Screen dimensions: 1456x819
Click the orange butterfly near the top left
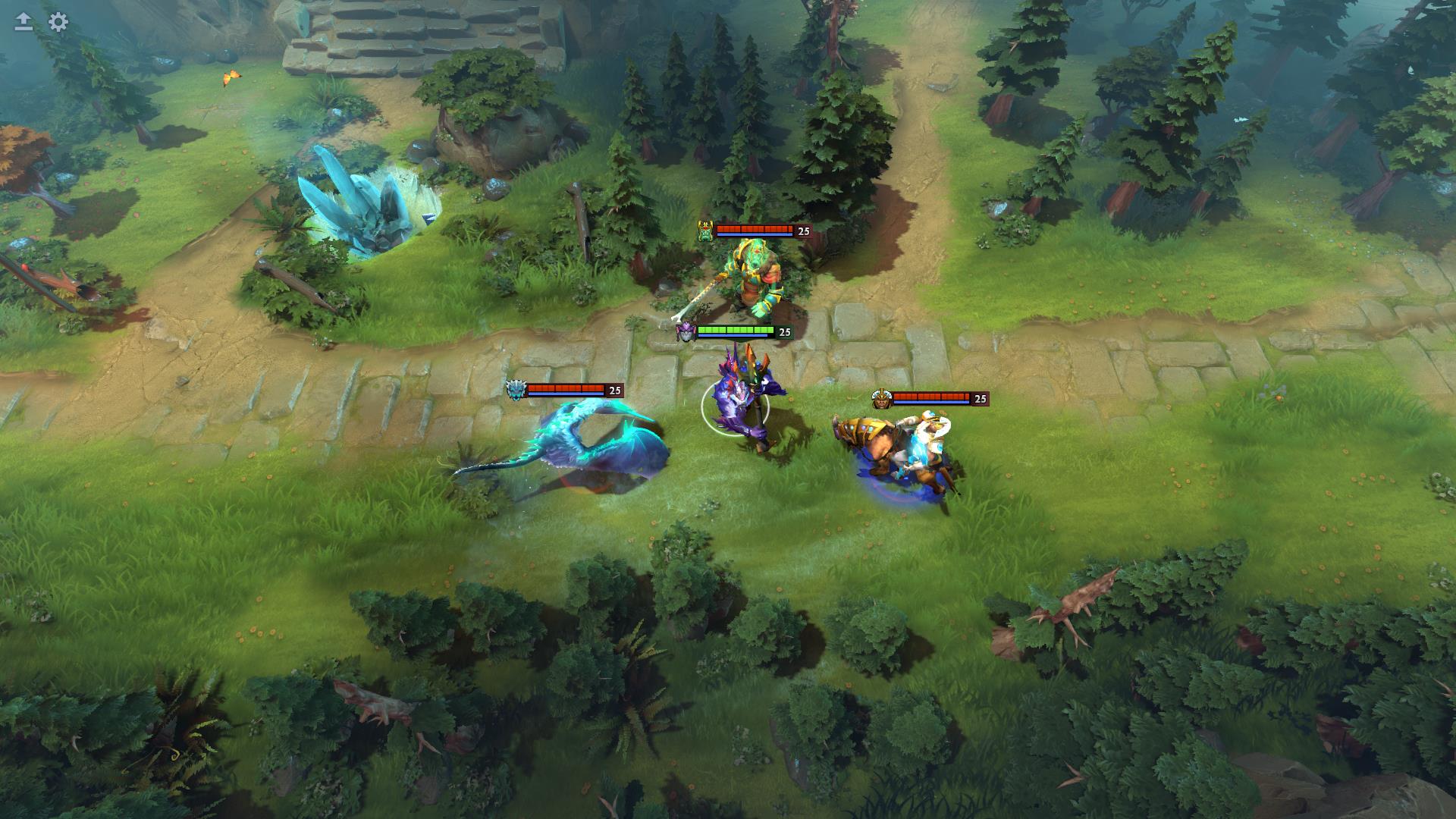(230, 76)
